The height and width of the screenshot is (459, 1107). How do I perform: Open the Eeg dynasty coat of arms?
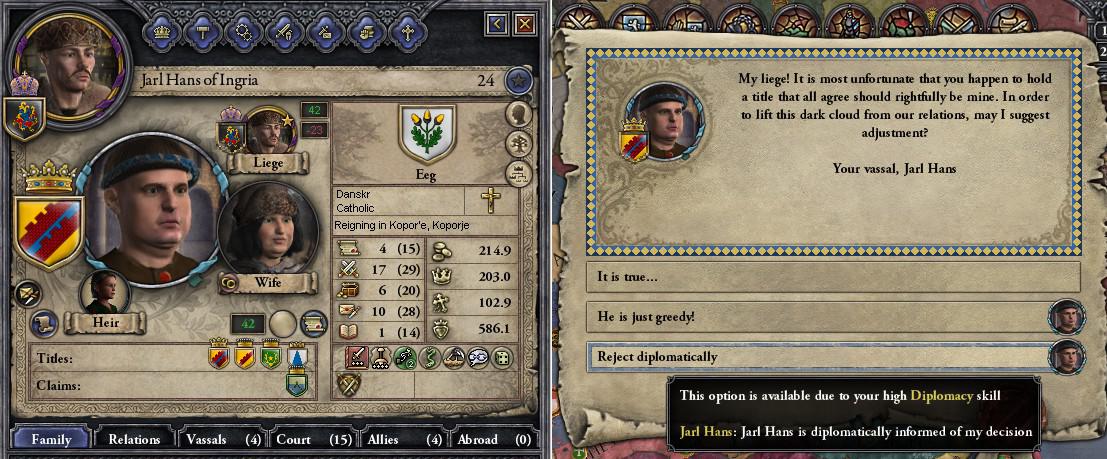[x=425, y=133]
